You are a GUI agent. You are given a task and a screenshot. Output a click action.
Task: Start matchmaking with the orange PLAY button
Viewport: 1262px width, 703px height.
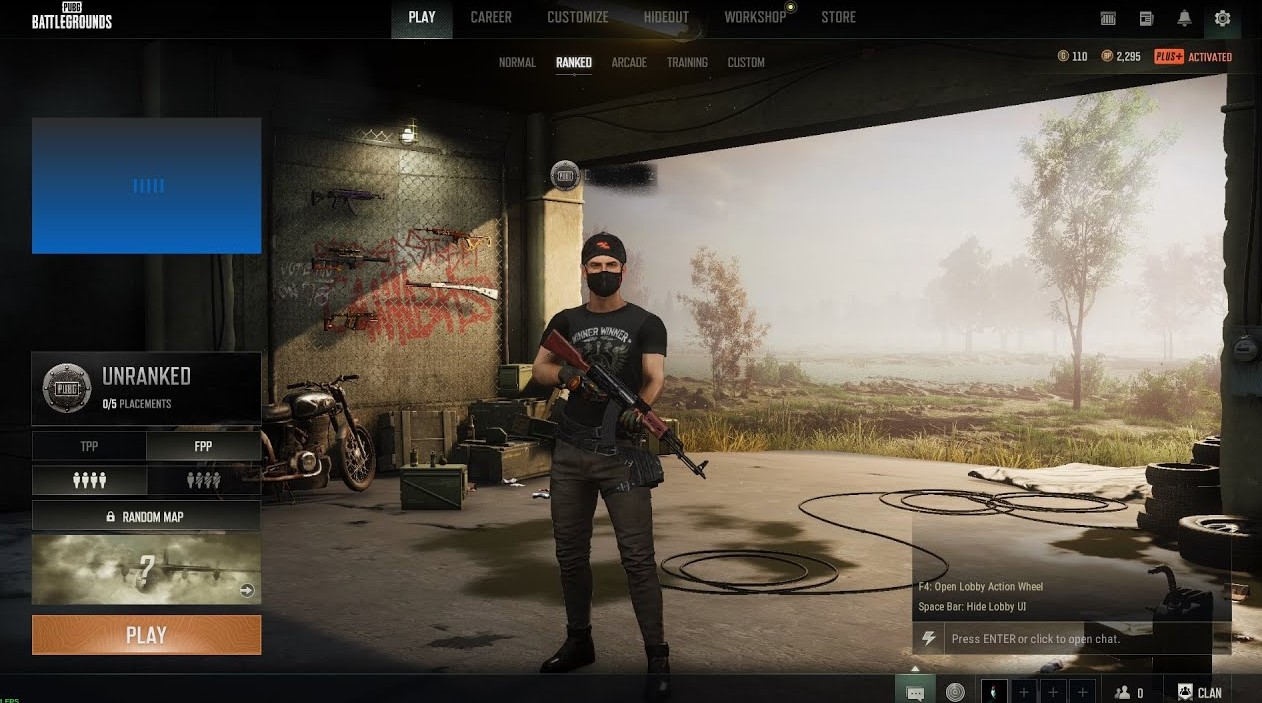pos(146,635)
